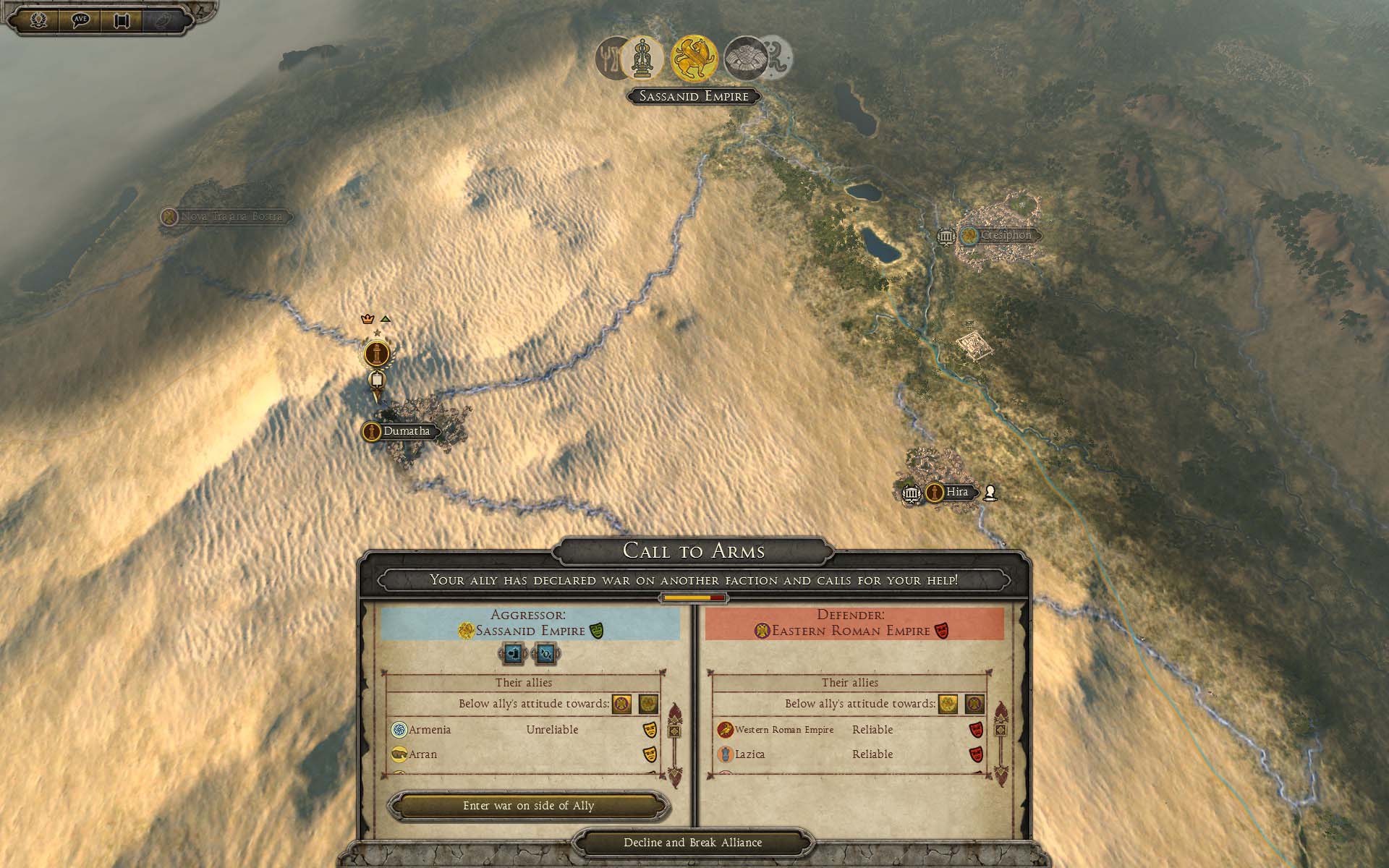Image resolution: width=1389 pixels, height=868 pixels.
Task: Select the Nova Traiana Bostra settlement label
Action: (230, 216)
